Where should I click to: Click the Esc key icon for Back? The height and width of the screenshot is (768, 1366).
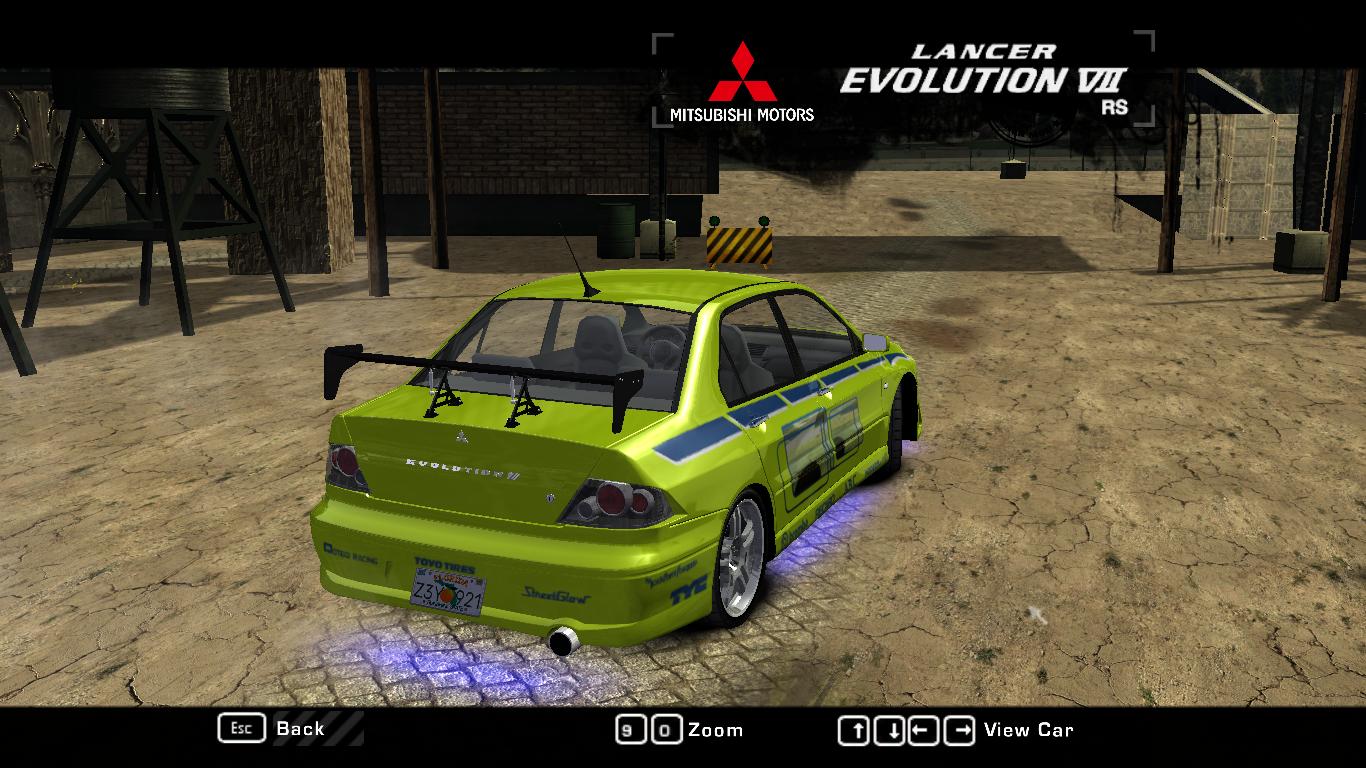(x=241, y=728)
